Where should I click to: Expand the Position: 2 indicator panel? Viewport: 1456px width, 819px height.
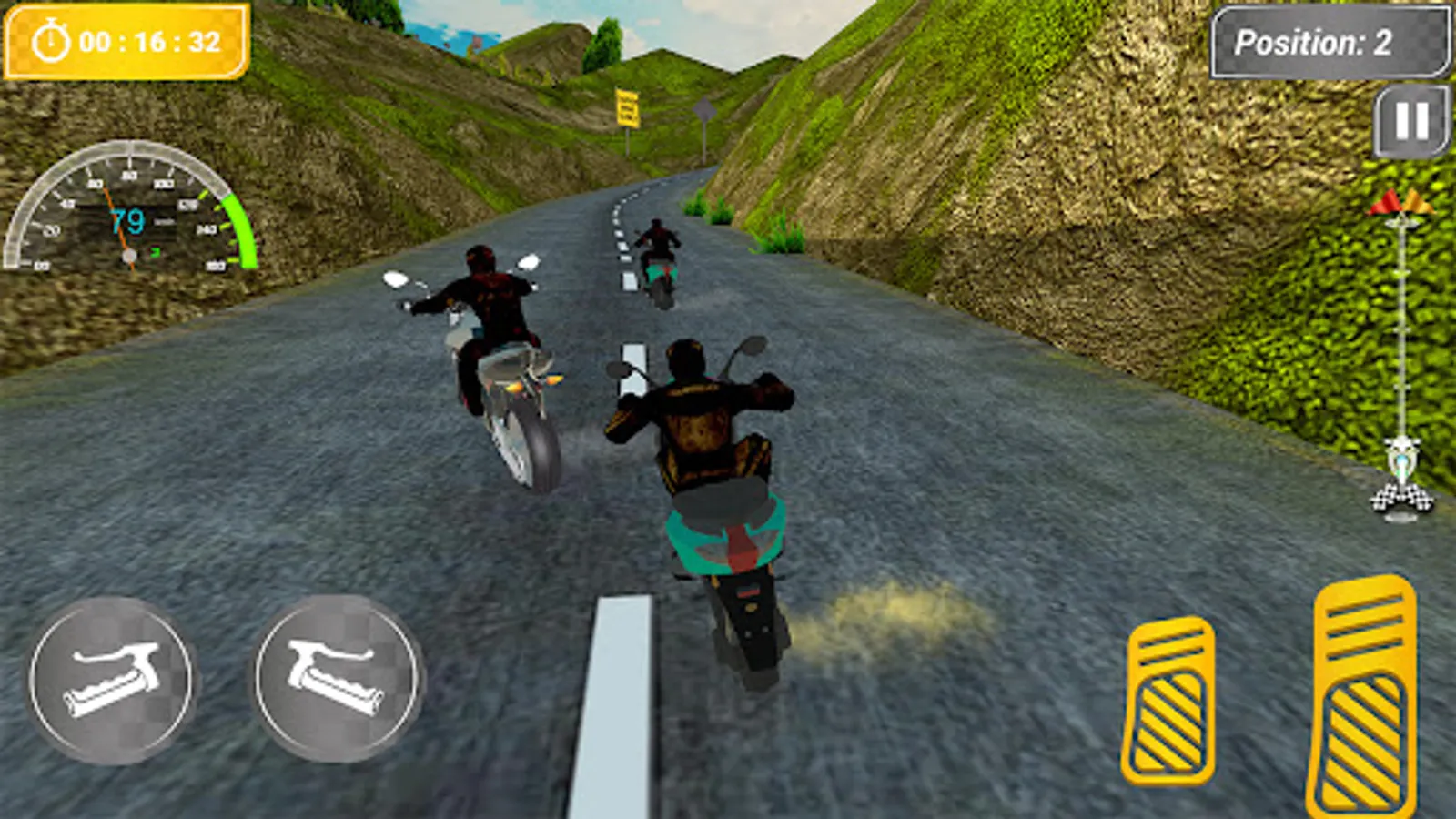(x=1331, y=40)
